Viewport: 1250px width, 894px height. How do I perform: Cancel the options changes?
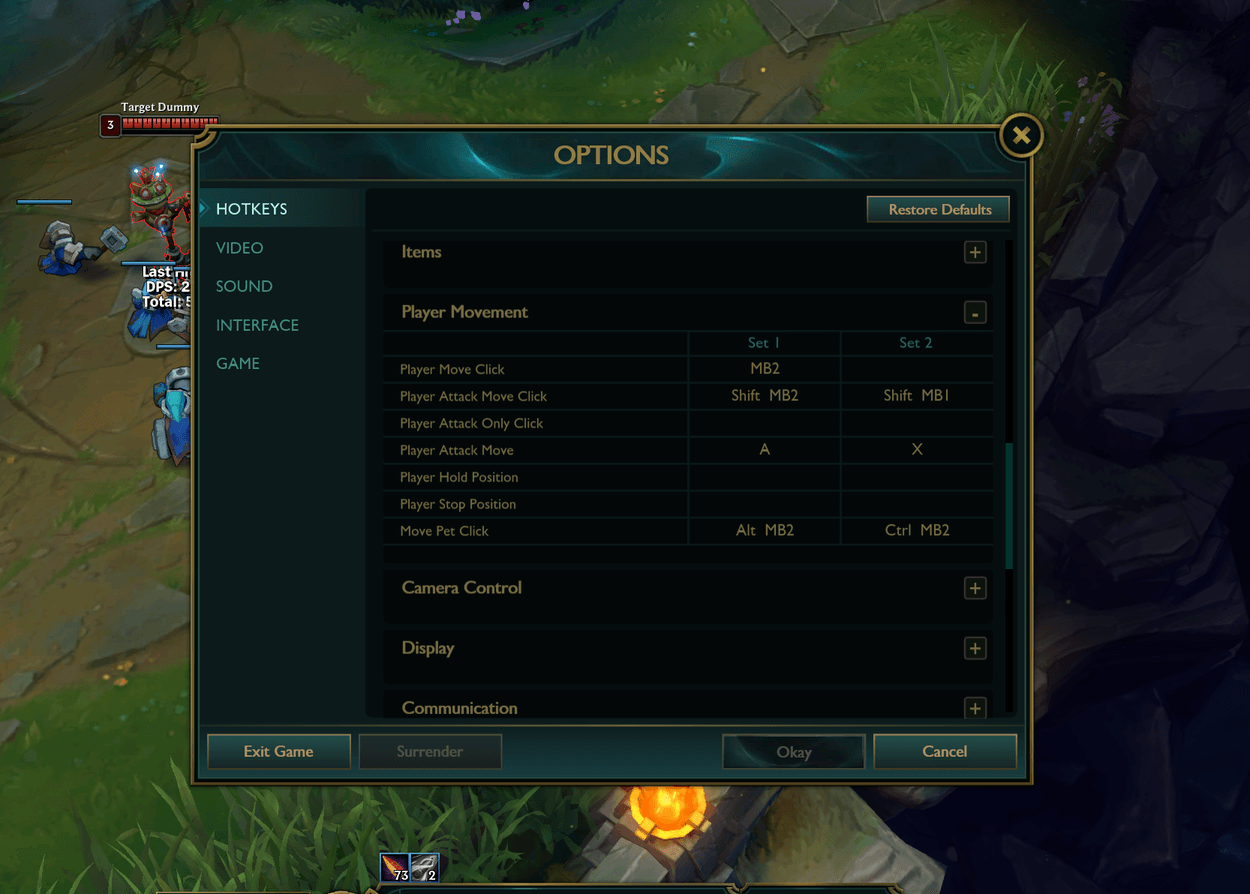click(x=945, y=752)
